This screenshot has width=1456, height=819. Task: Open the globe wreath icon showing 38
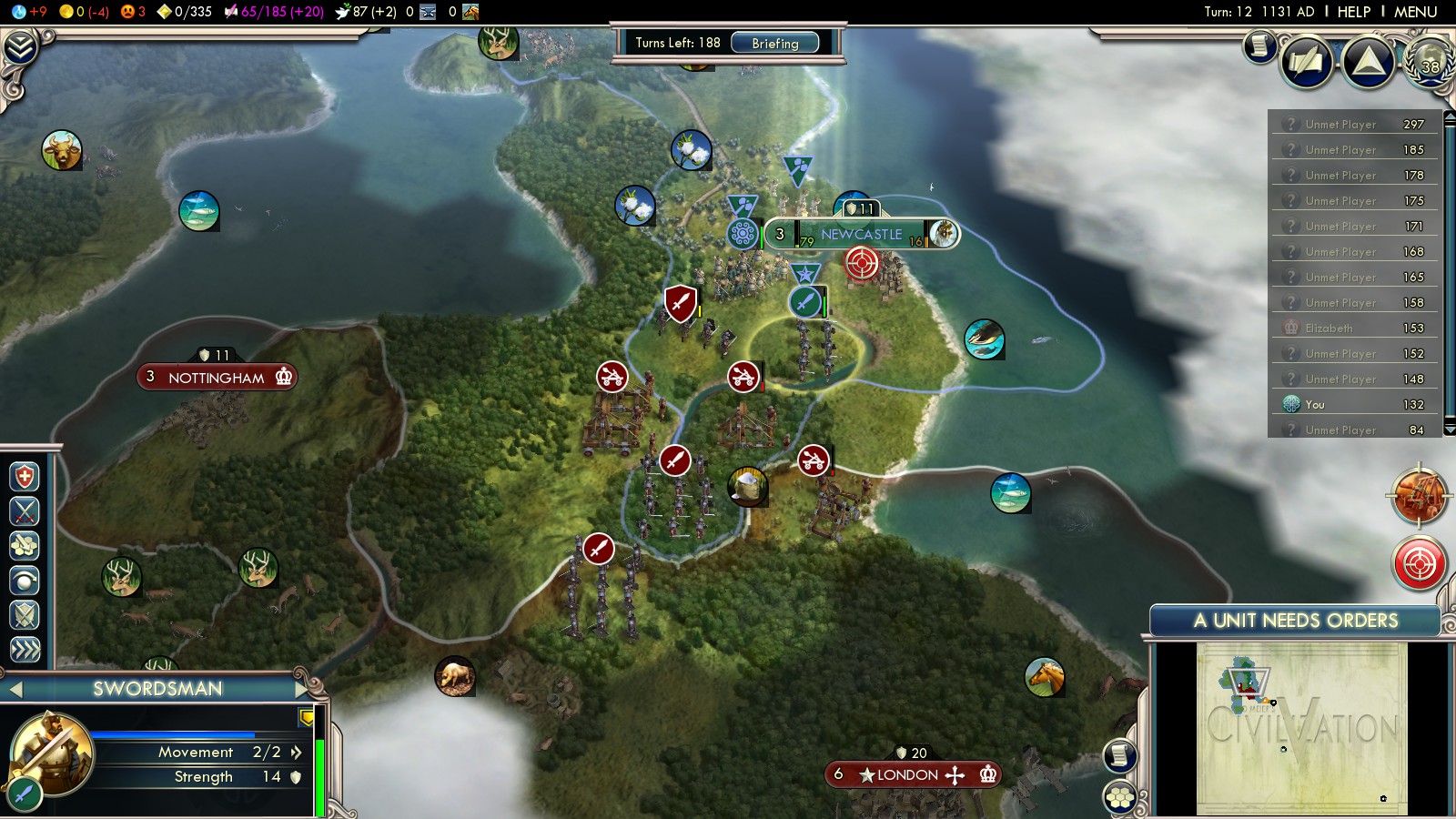coord(1429,62)
